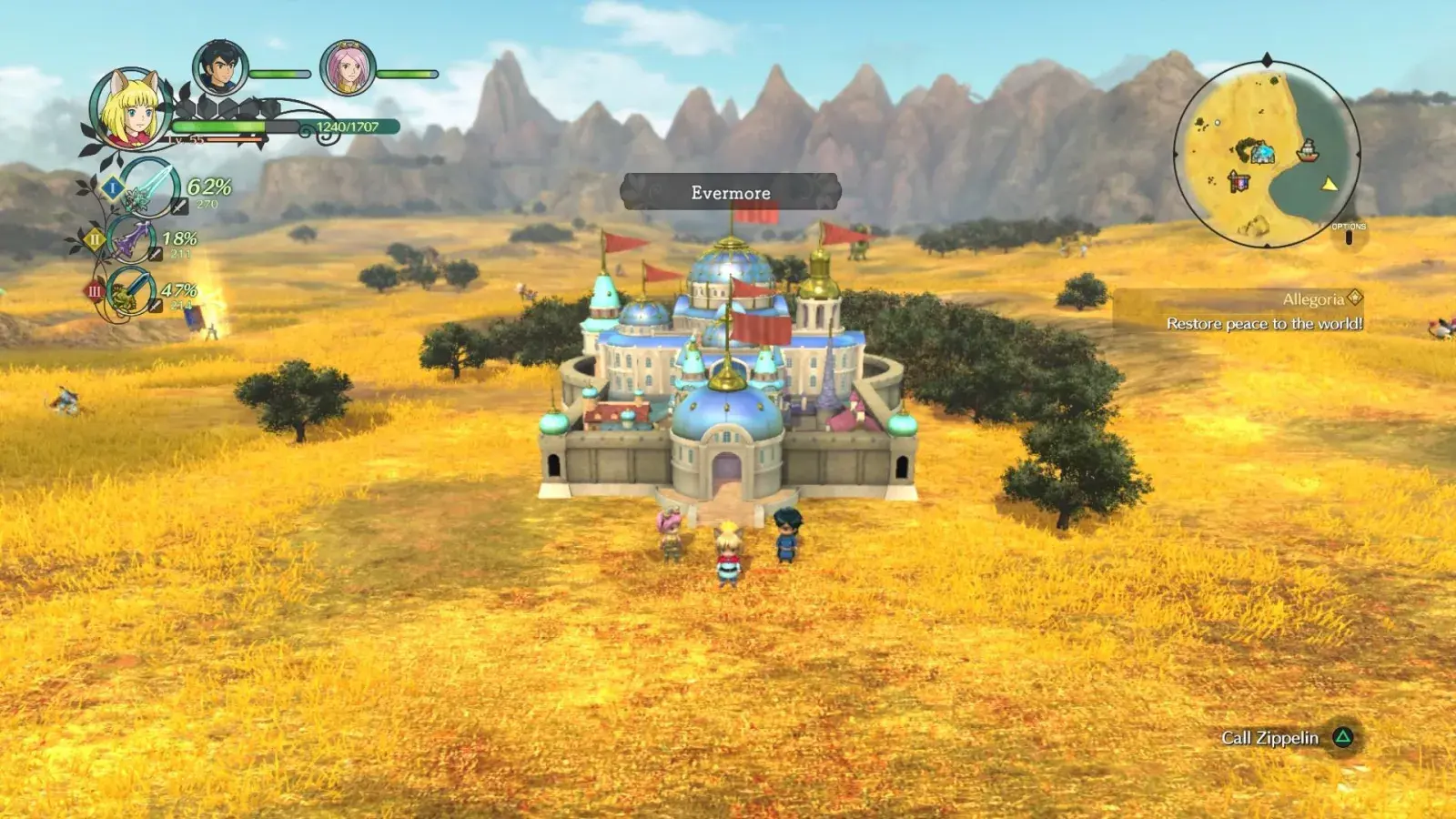
Task: Open the Allegoria quest tracker
Action: (x=1264, y=311)
